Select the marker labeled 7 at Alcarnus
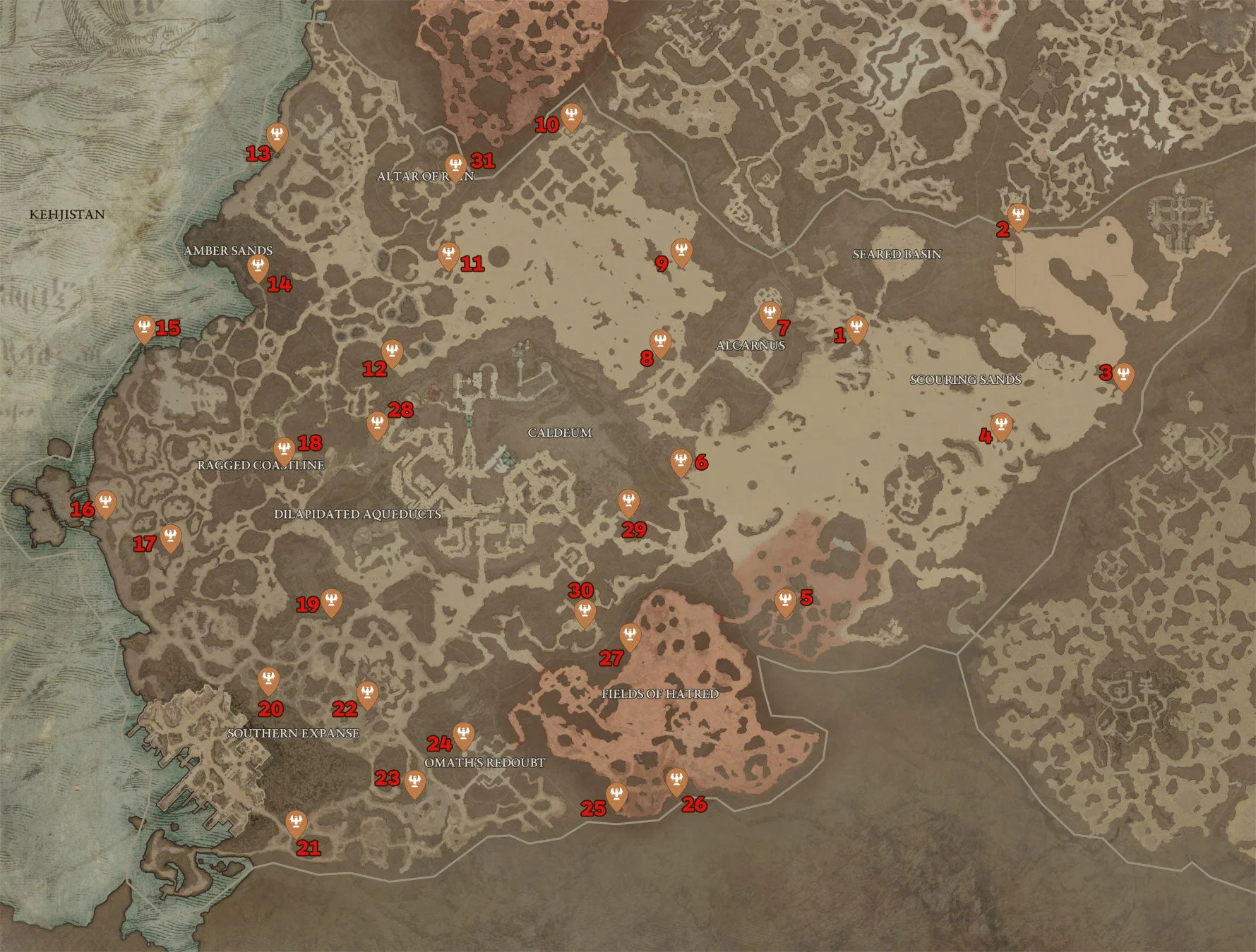This screenshot has height=952, width=1256. 770,314
